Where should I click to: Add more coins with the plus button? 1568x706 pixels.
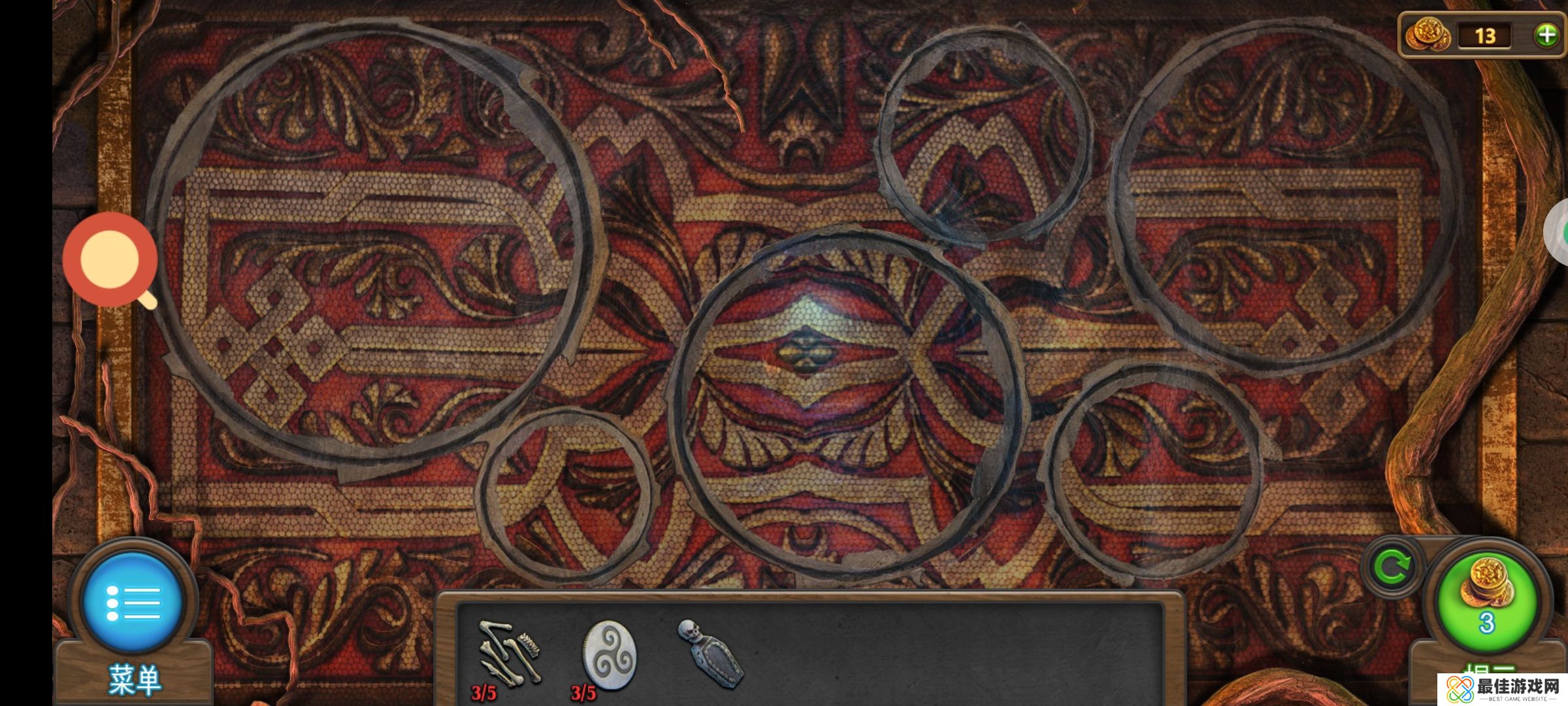pyautogui.click(x=1546, y=35)
